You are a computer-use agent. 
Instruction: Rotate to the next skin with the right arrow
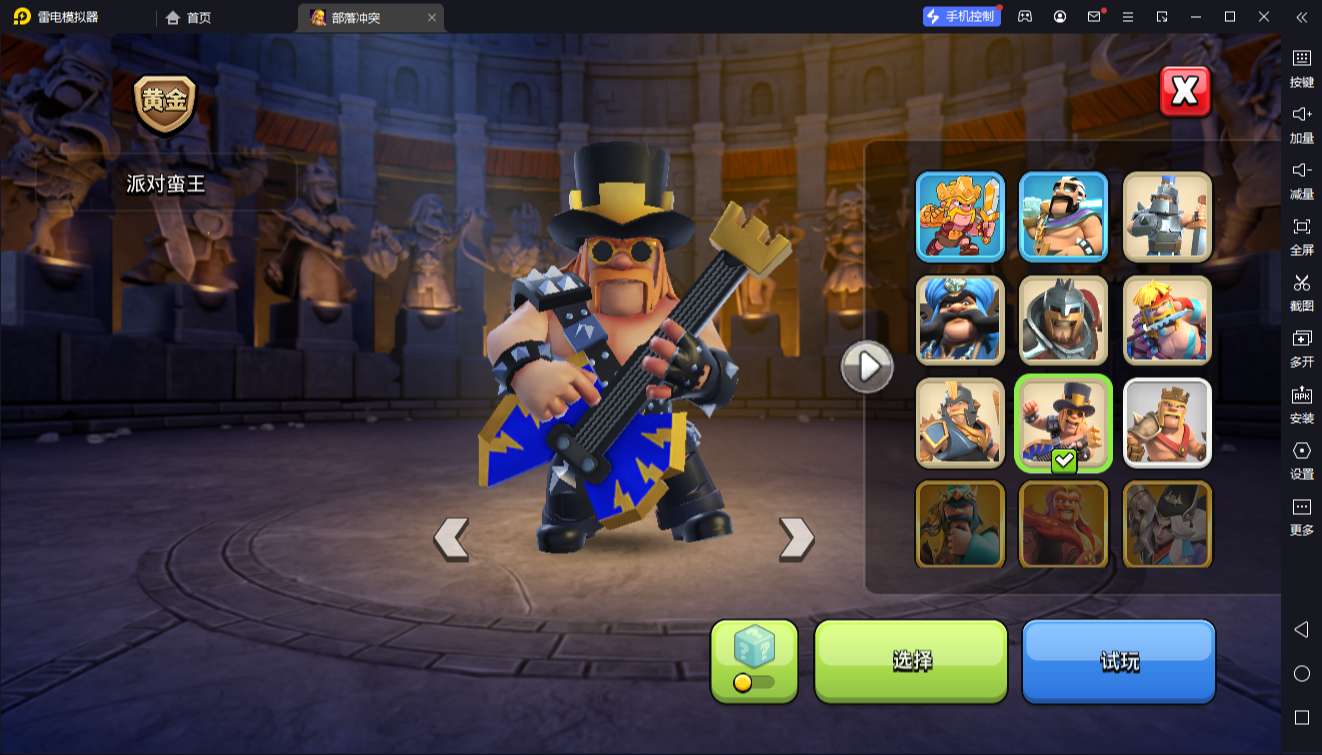point(796,538)
